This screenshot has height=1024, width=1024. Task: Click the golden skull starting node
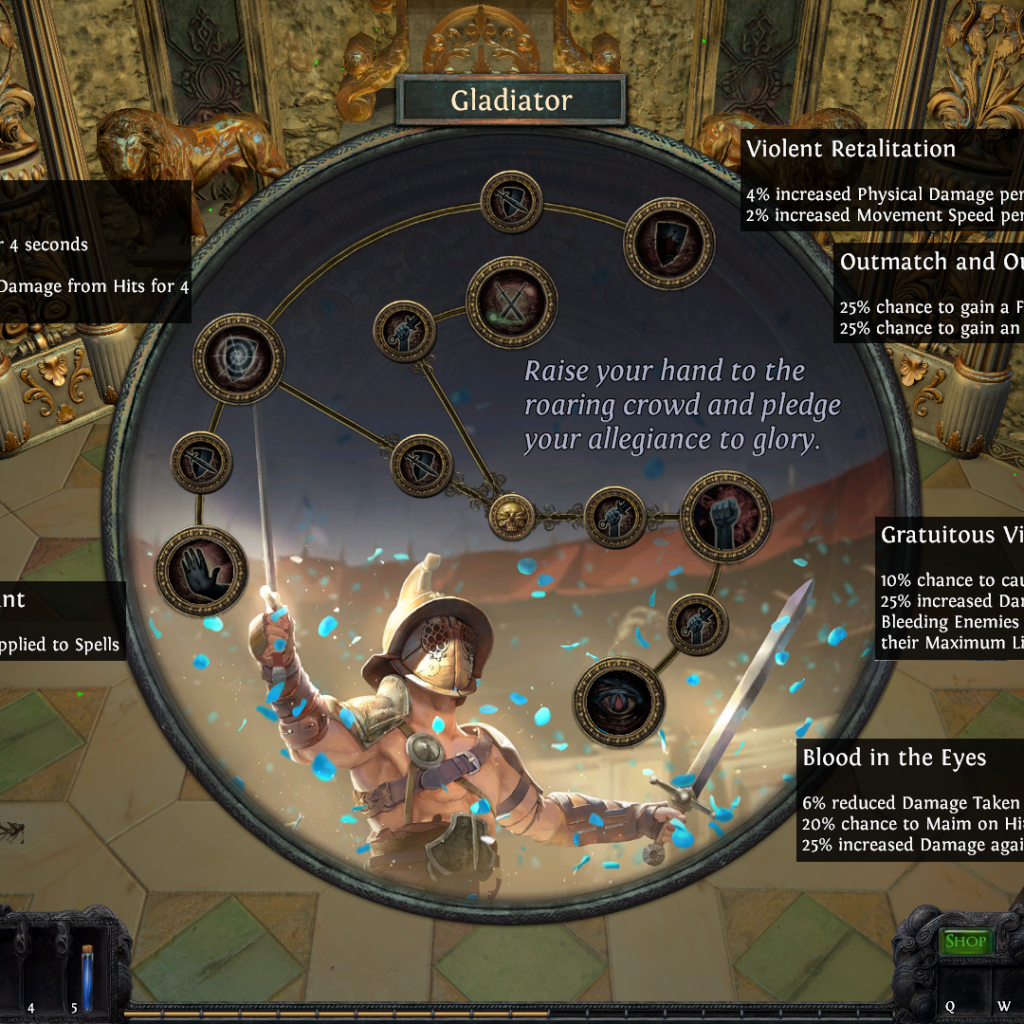tap(511, 516)
